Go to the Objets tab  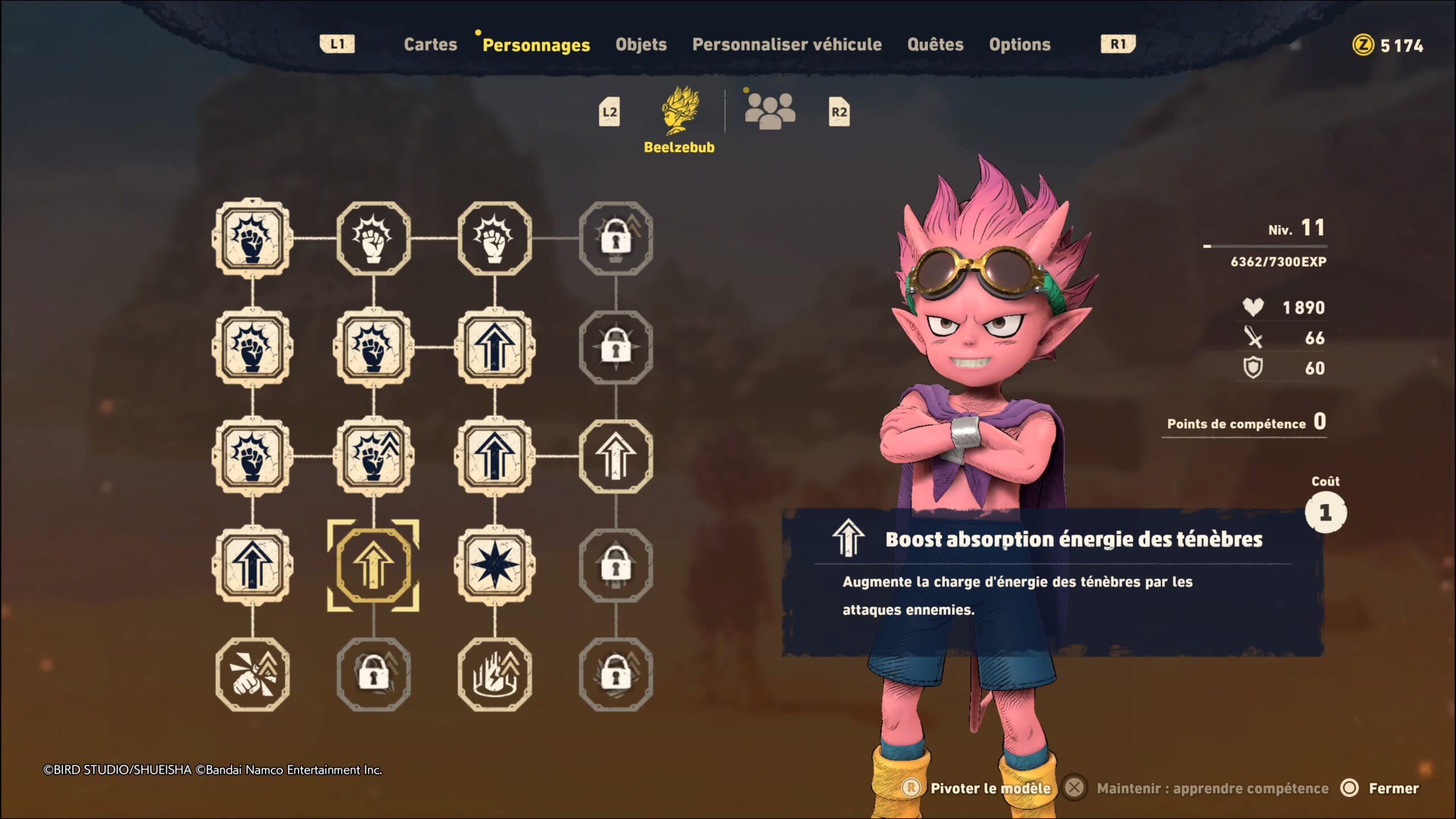click(x=641, y=44)
